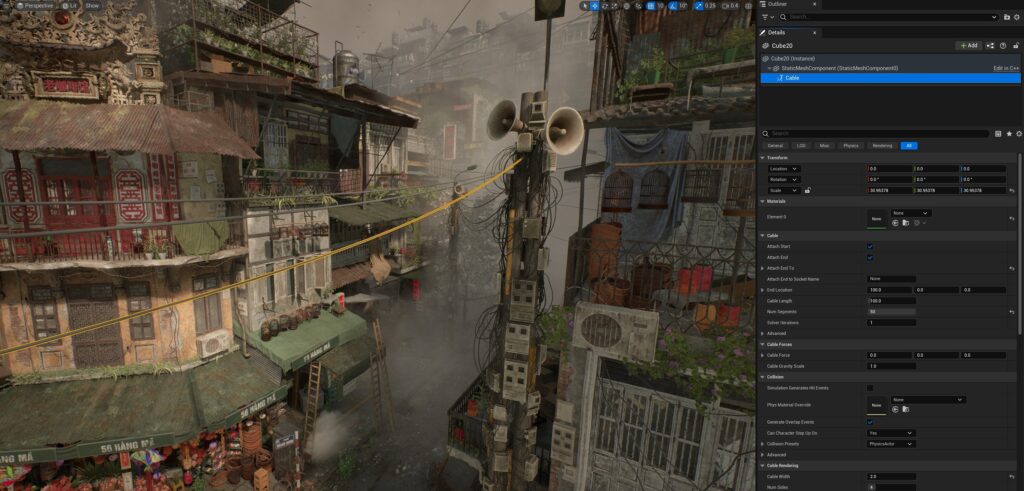Select the Cable component in the tree

click(792, 77)
